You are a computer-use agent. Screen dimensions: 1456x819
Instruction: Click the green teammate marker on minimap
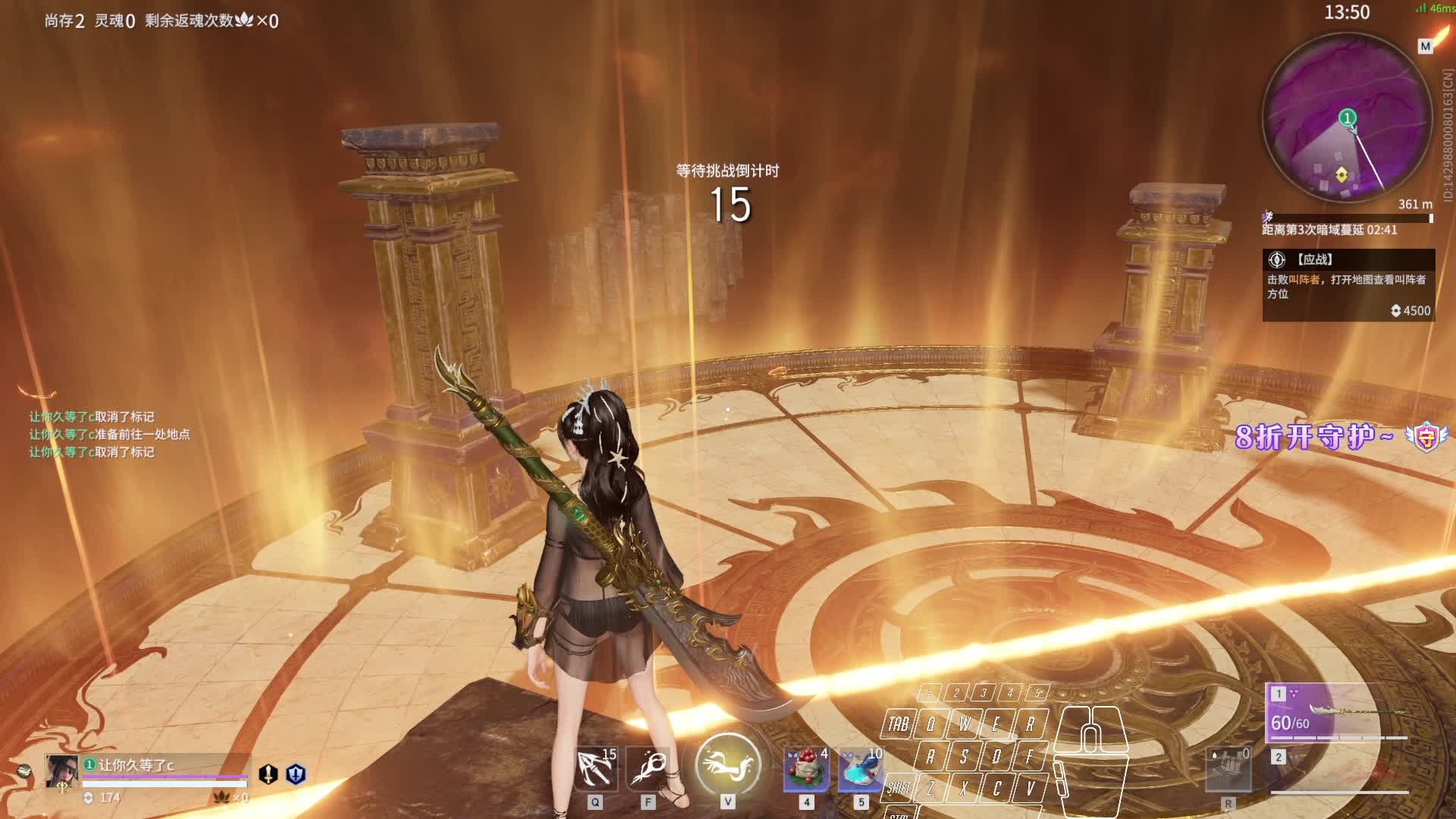(1347, 118)
